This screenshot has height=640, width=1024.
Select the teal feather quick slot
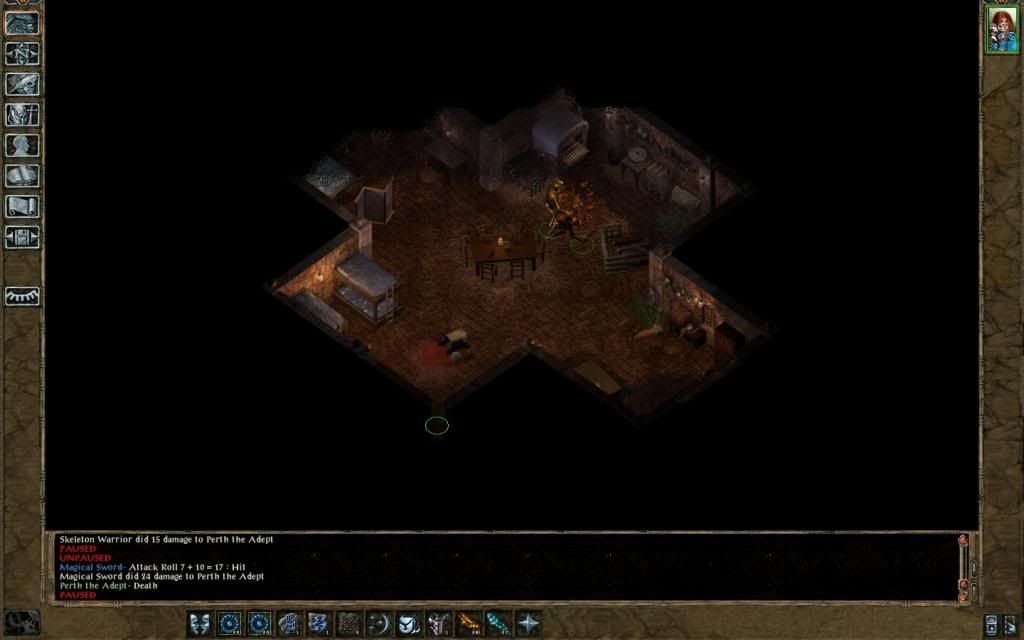point(498,624)
